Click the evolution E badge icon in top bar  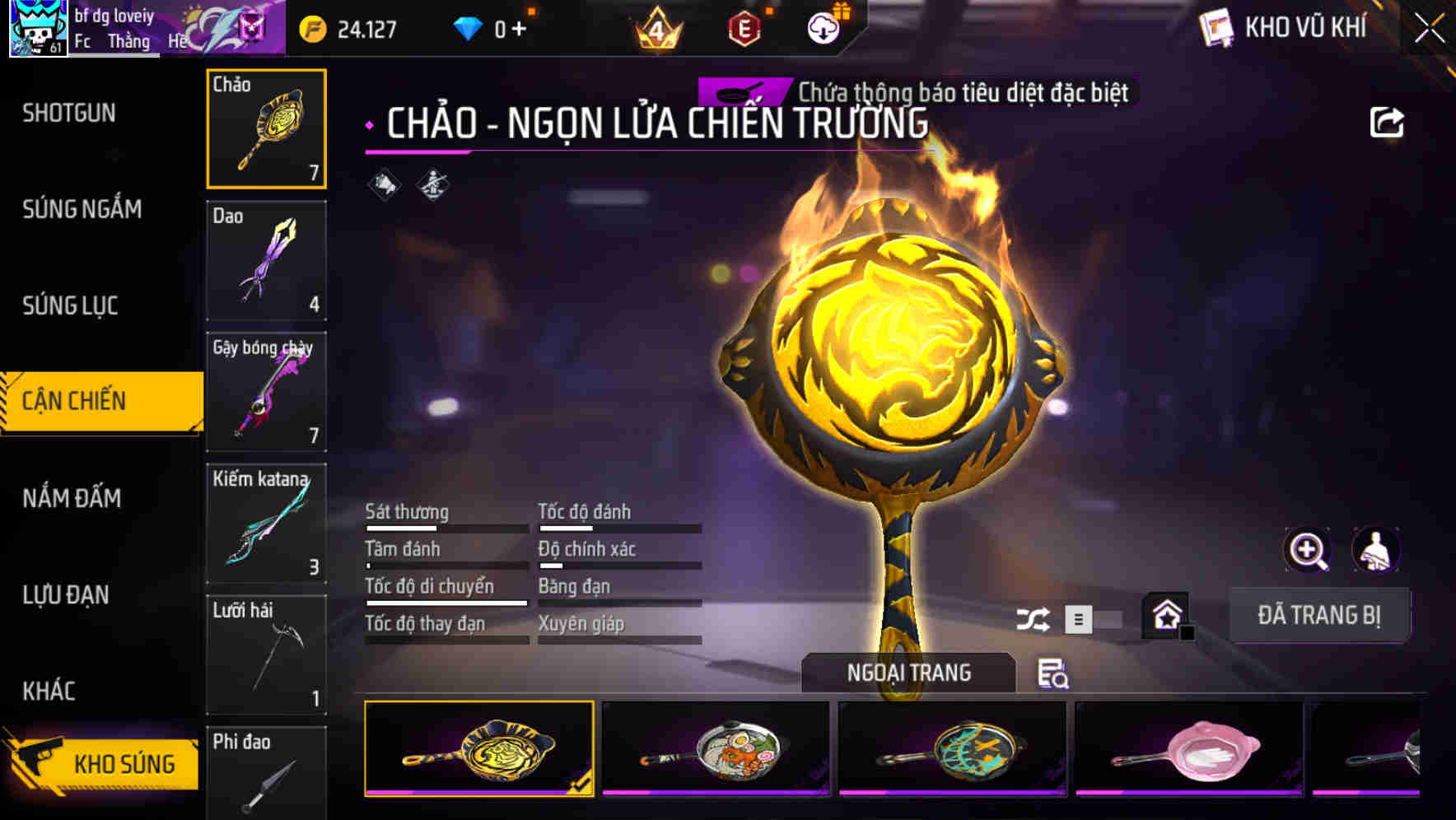(x=745, y=27)
